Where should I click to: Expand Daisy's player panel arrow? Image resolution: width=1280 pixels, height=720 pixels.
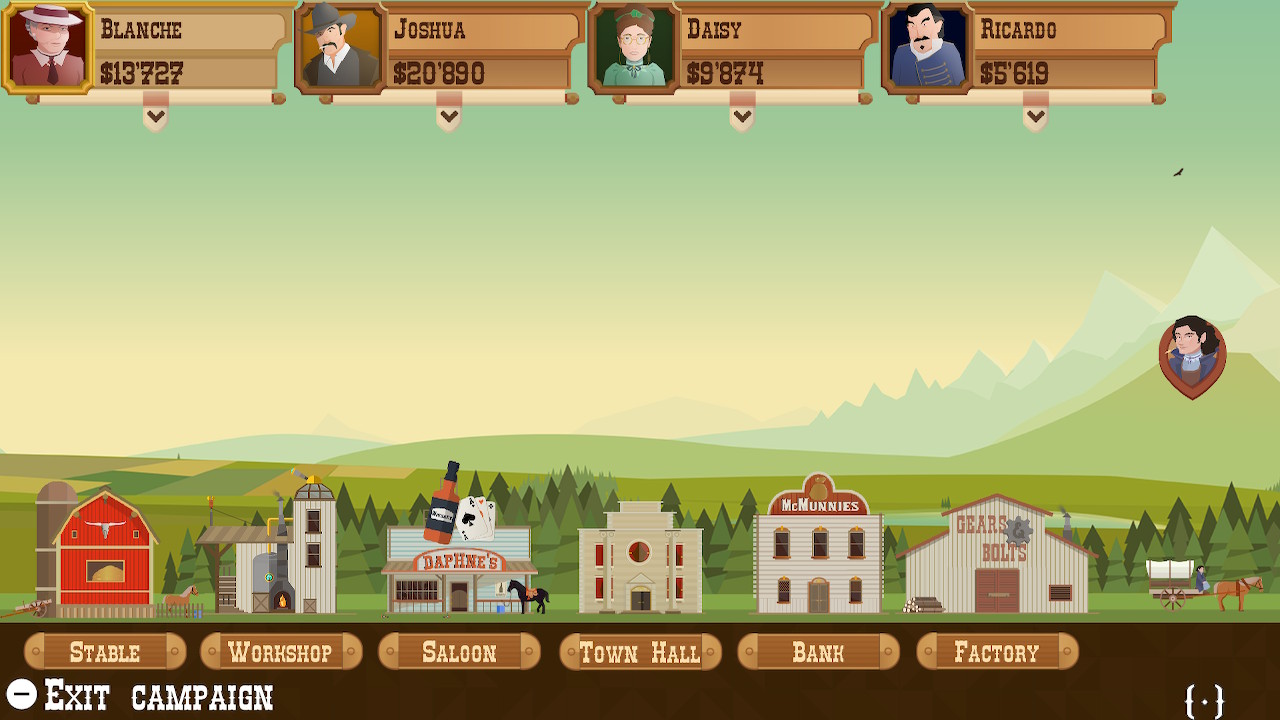click(x=742, y=117)
